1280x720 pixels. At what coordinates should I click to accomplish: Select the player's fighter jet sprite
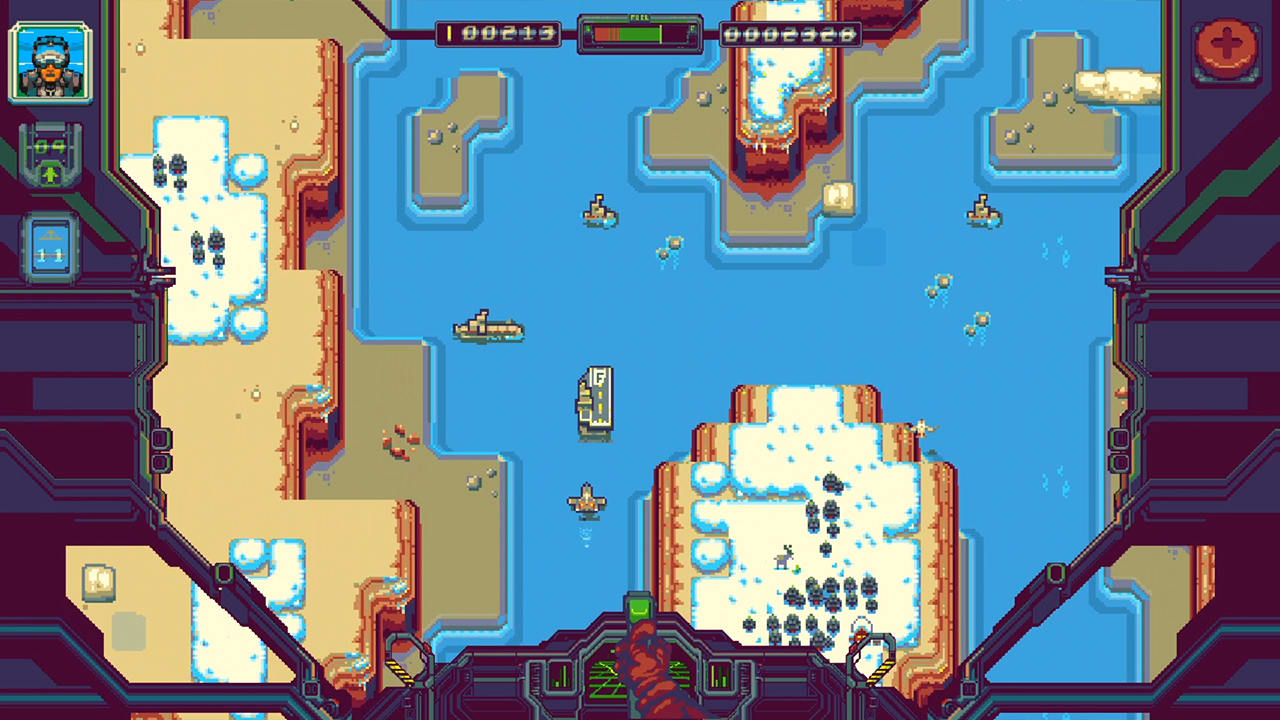585,500
